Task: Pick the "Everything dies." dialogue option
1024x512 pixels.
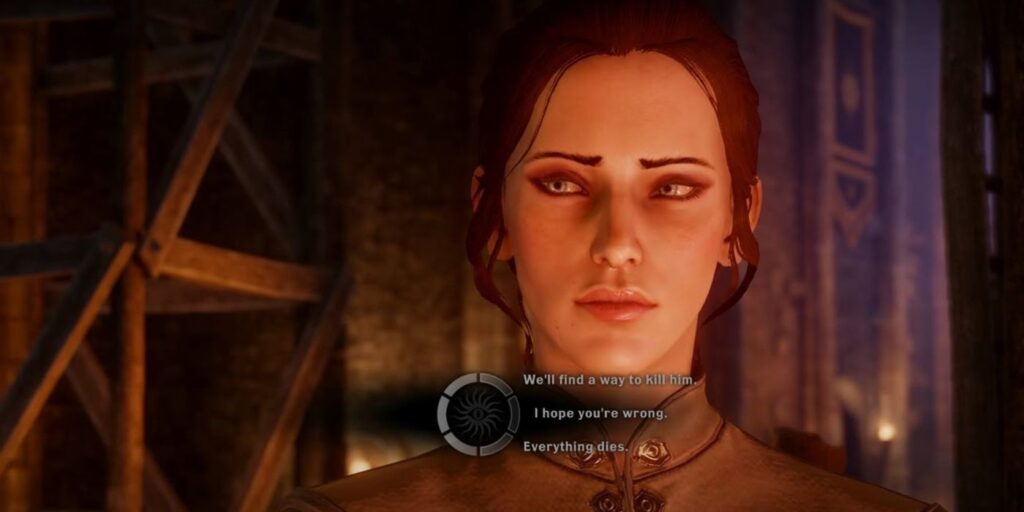Action: coord(576,446)
